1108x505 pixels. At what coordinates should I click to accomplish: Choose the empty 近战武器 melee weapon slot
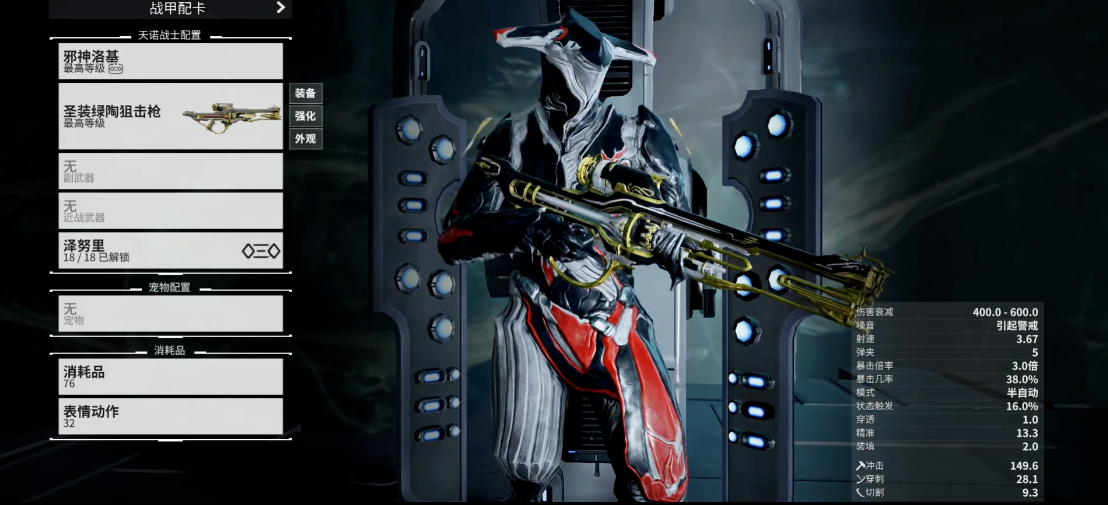pyautogui.click(x=170, y=210)
